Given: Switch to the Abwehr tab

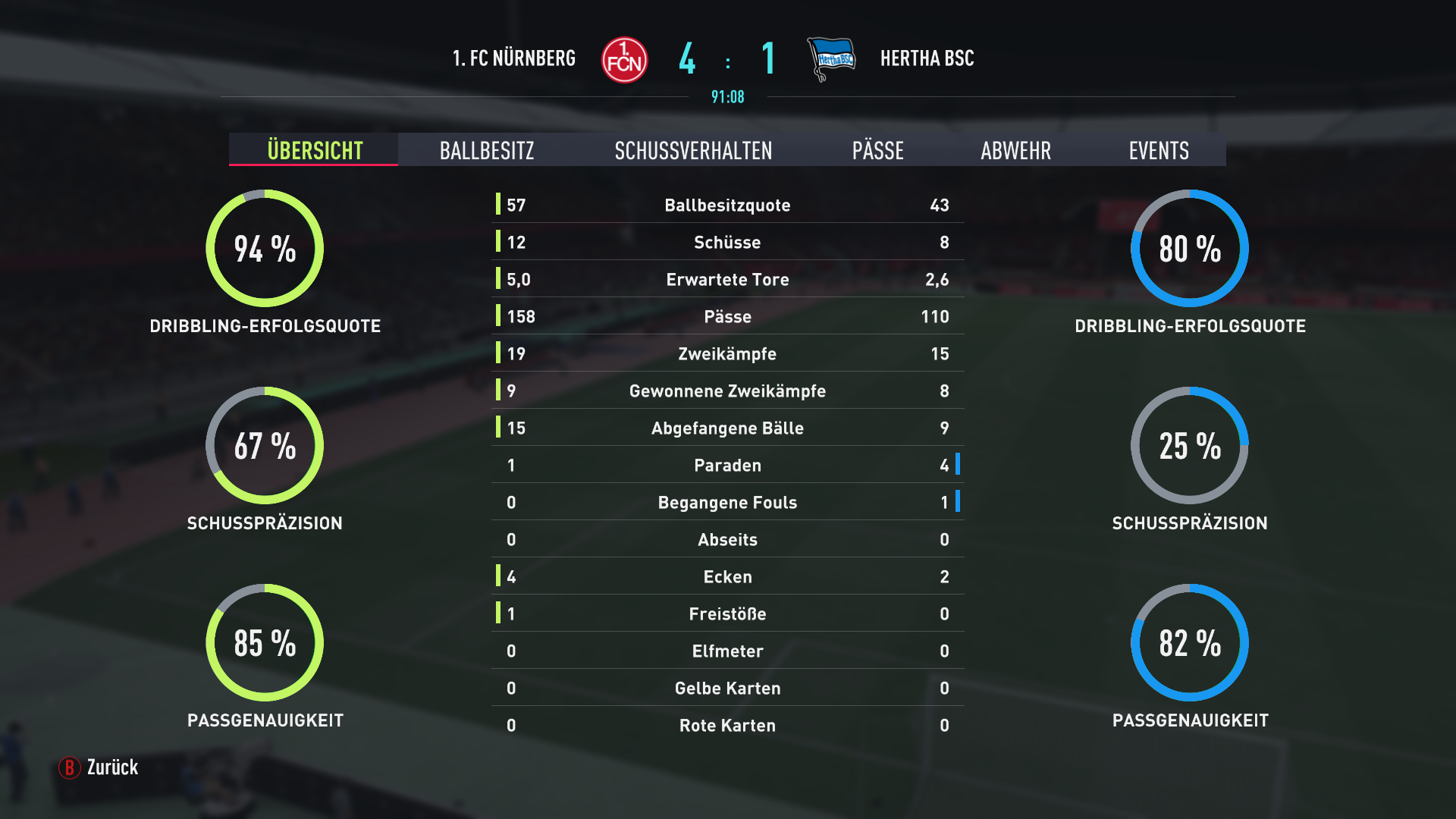Looking at the screenshot, I should click(x=1015, y=150).
